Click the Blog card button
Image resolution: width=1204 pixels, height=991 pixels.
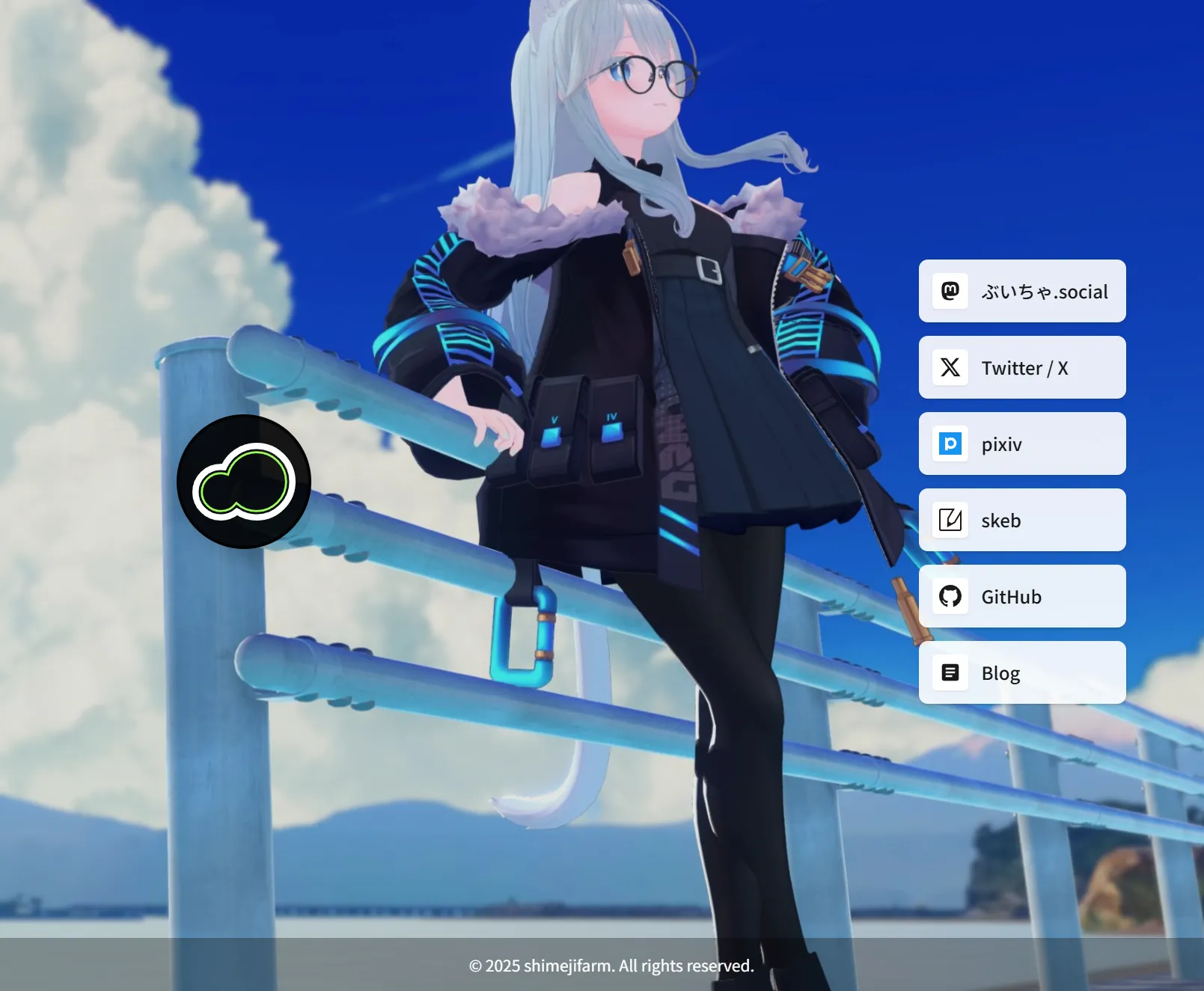pyautogui.click(x=1021, y=672)
